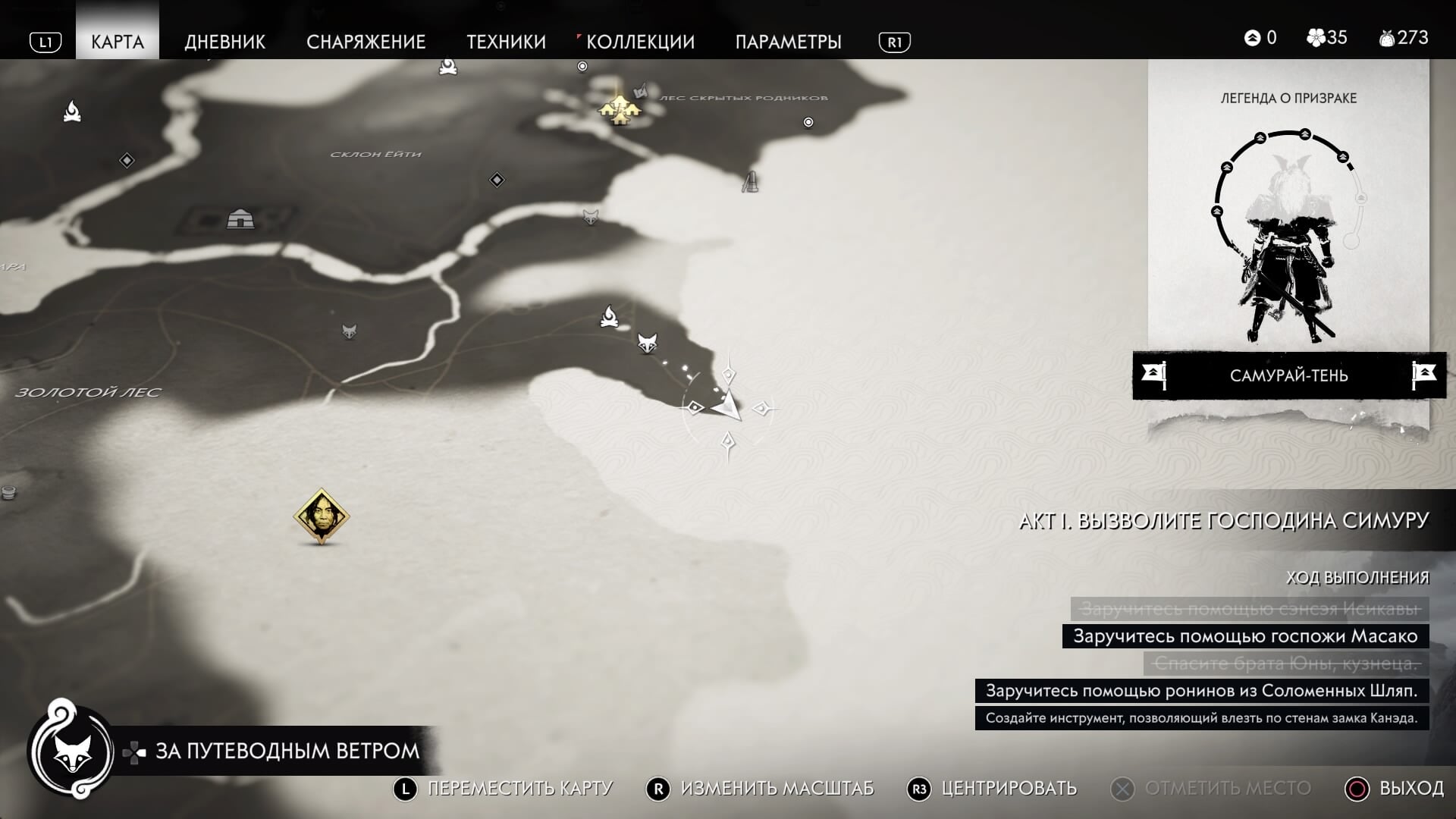Select the Легенда о Призраке figure

pos(1288,243)
